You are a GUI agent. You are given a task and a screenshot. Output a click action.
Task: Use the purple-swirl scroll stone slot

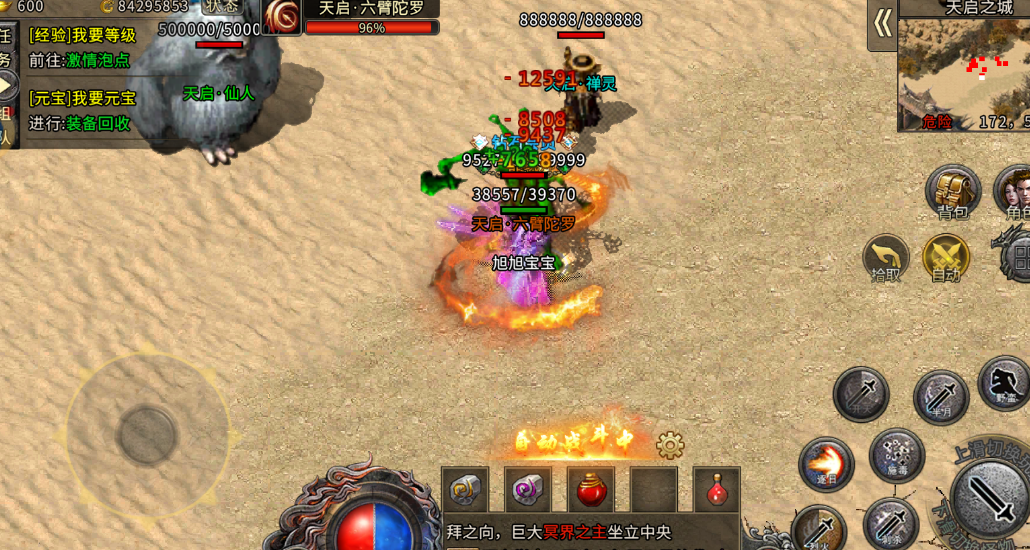pyautogui.click(x=528, y=490)
